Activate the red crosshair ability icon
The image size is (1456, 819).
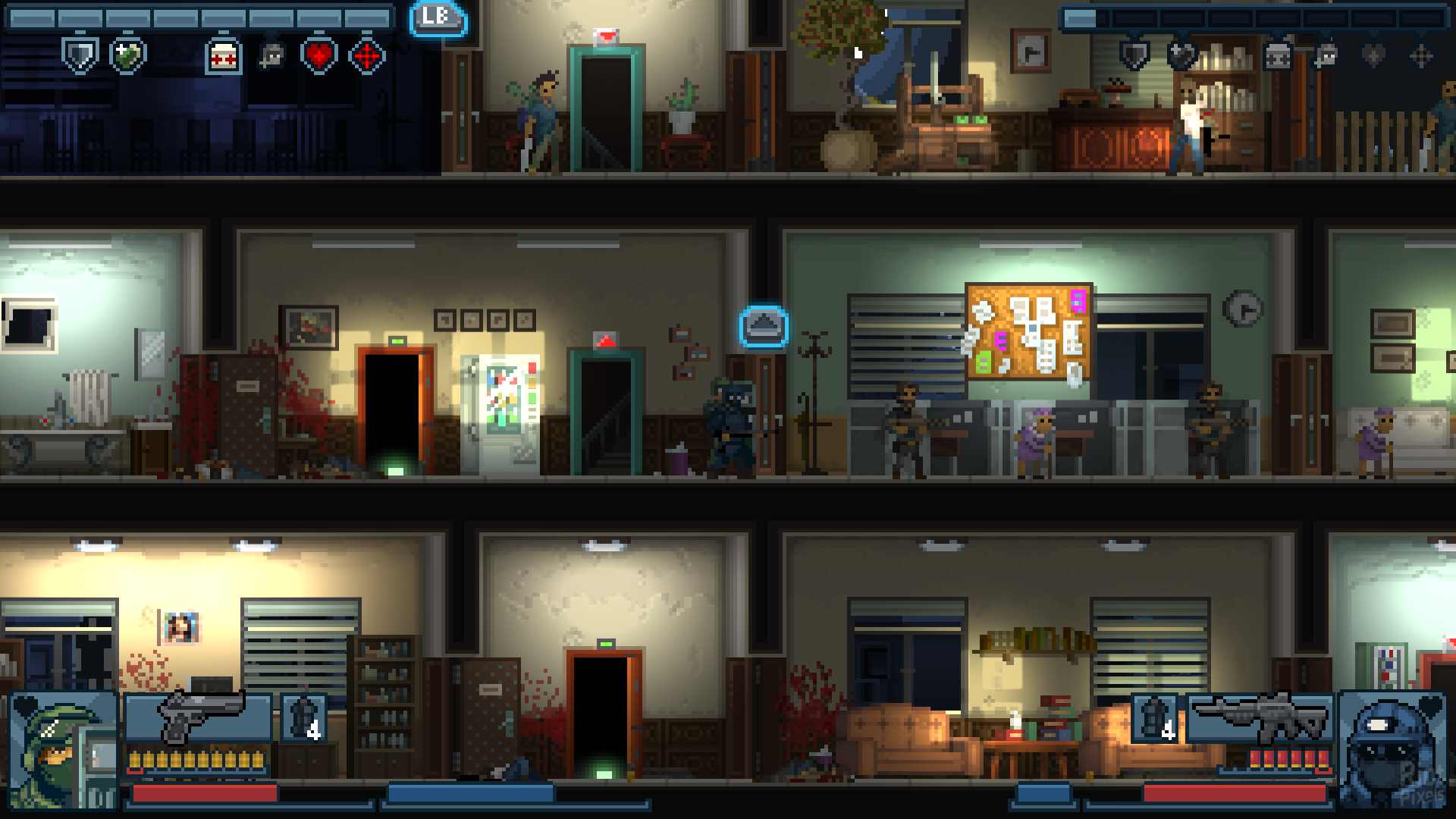pos(367,55)
